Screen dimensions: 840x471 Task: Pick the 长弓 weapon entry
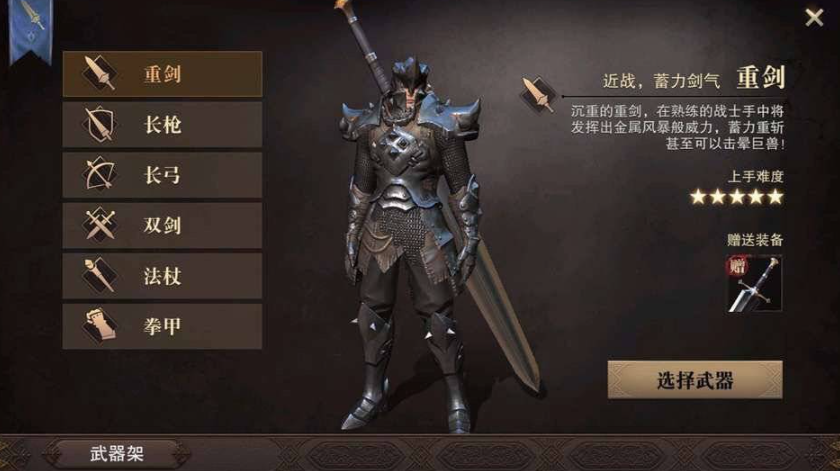(x=162, y=176)
